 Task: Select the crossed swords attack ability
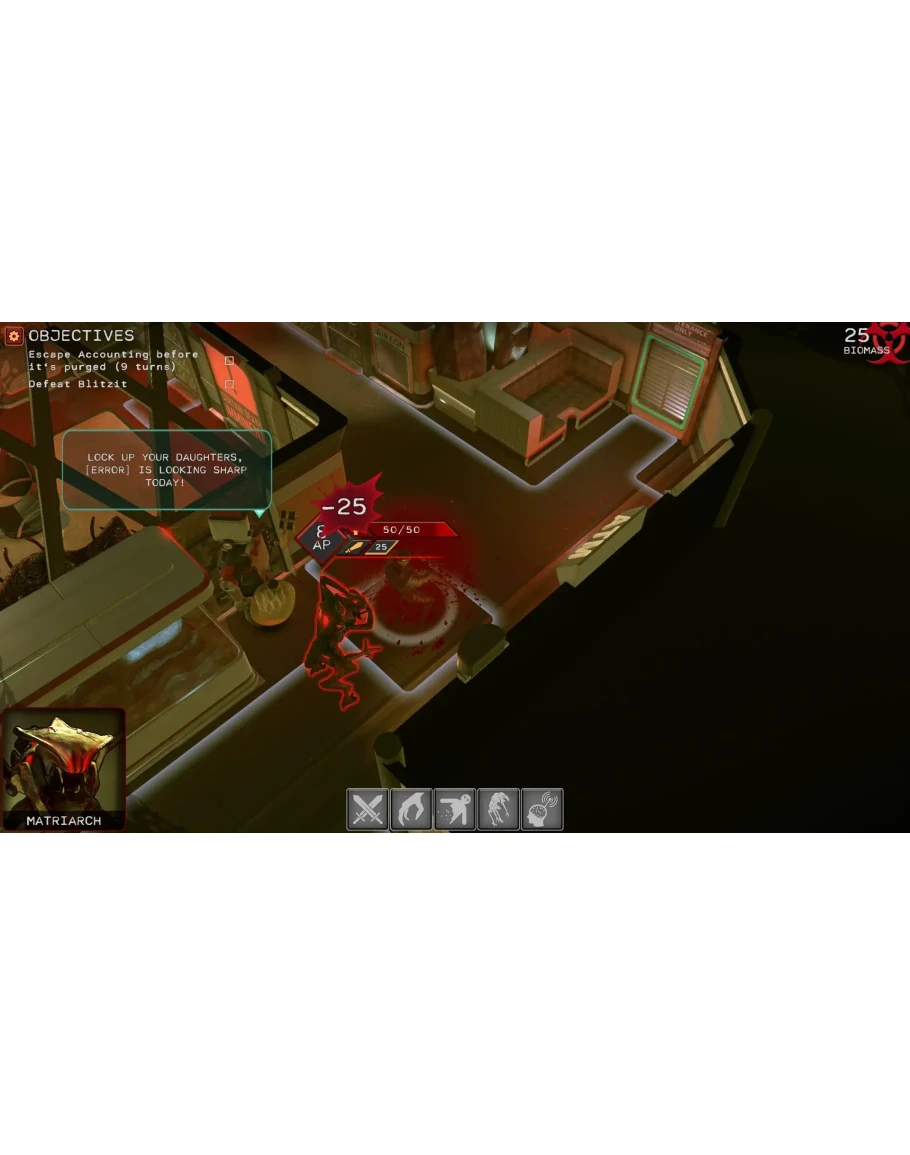[367, 809]
